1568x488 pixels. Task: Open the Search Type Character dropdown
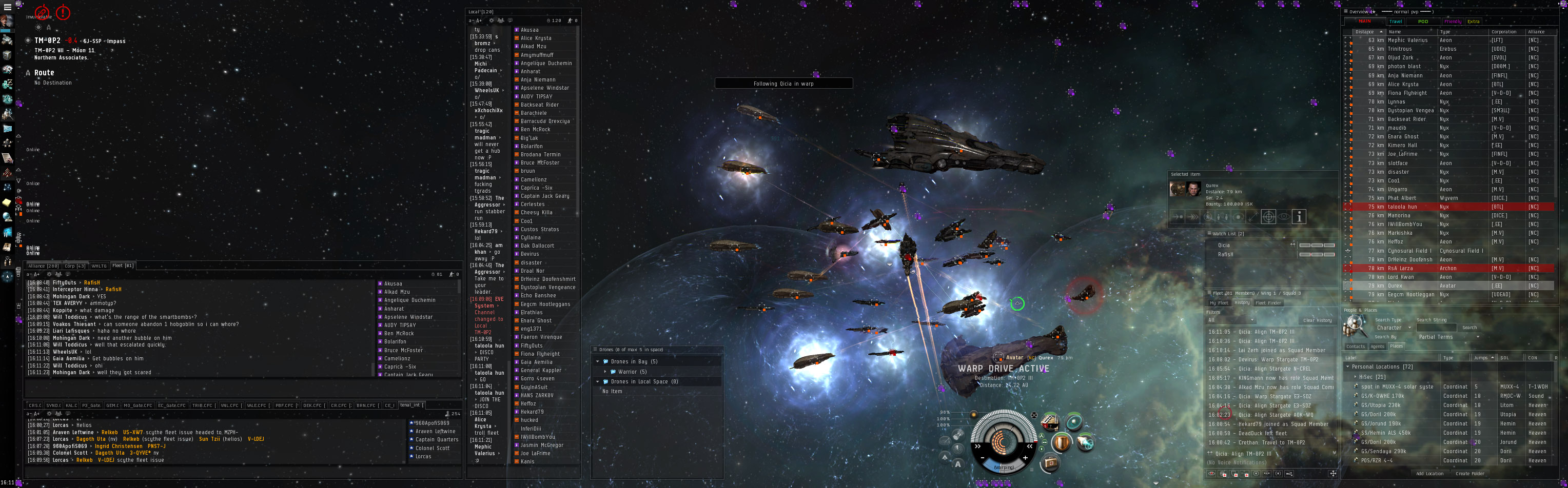coord(1394,328)
